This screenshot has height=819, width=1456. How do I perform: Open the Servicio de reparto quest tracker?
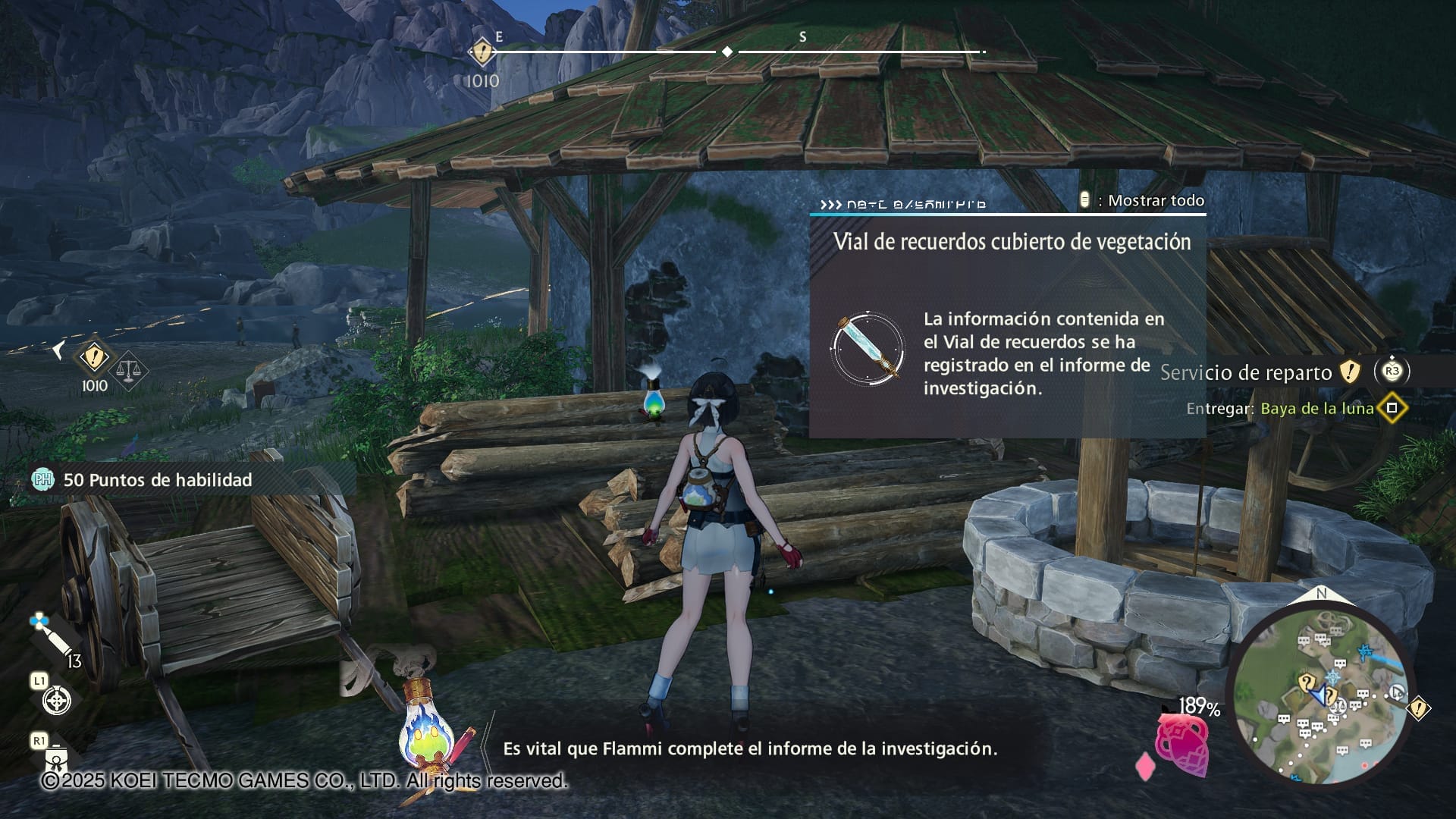pyautogui.click(x=1245, y=372)
